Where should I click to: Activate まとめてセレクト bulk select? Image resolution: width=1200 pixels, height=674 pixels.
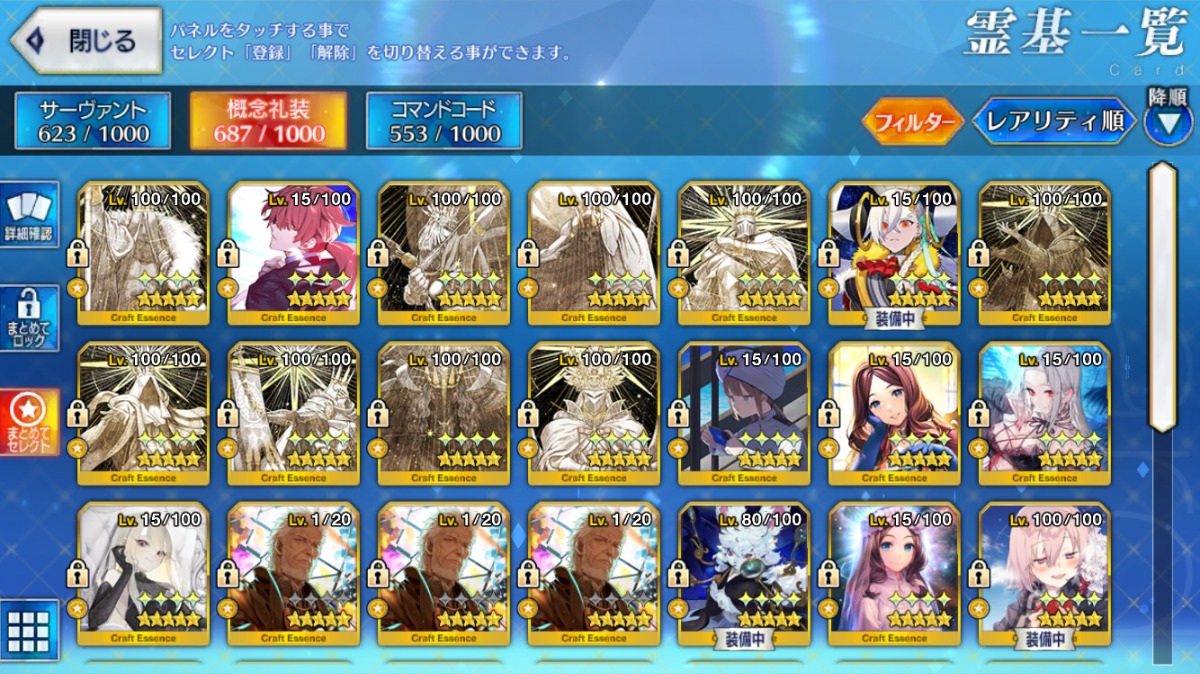tap(30, 422)
